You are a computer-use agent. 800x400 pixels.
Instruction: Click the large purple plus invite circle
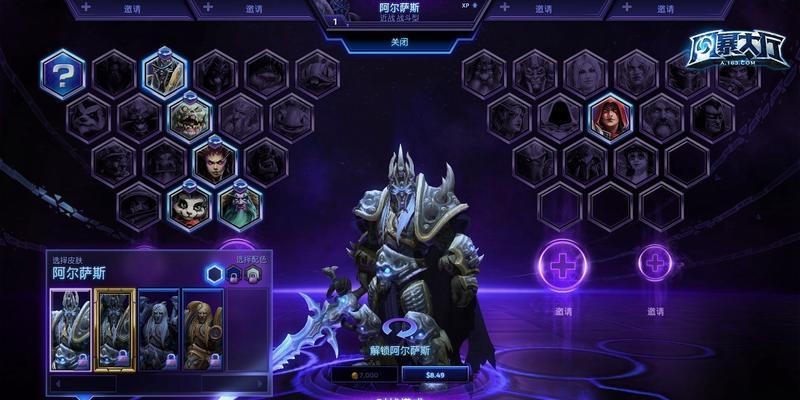pos(563,266)
